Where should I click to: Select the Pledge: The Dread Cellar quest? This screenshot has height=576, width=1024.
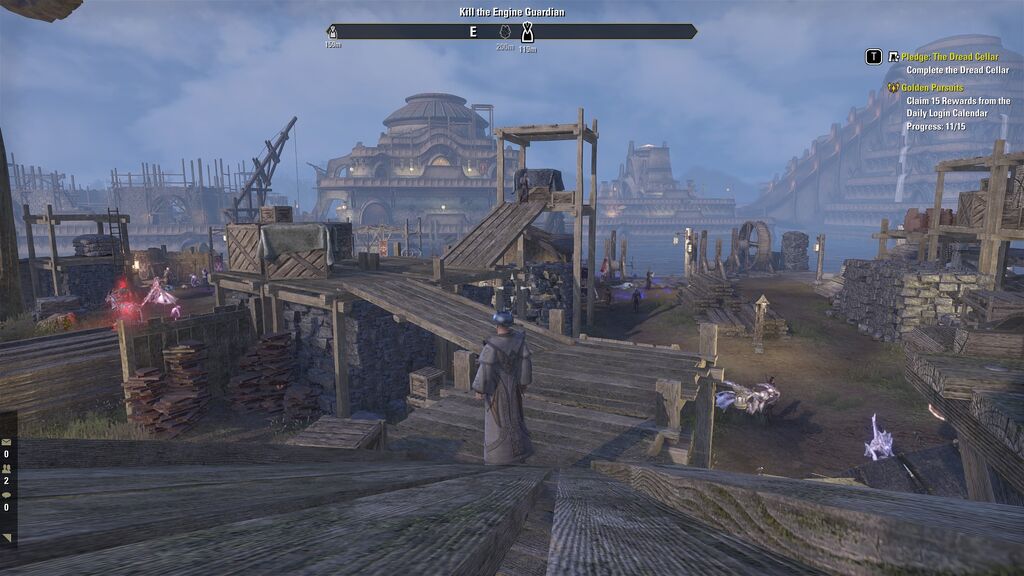pos(951,57)
